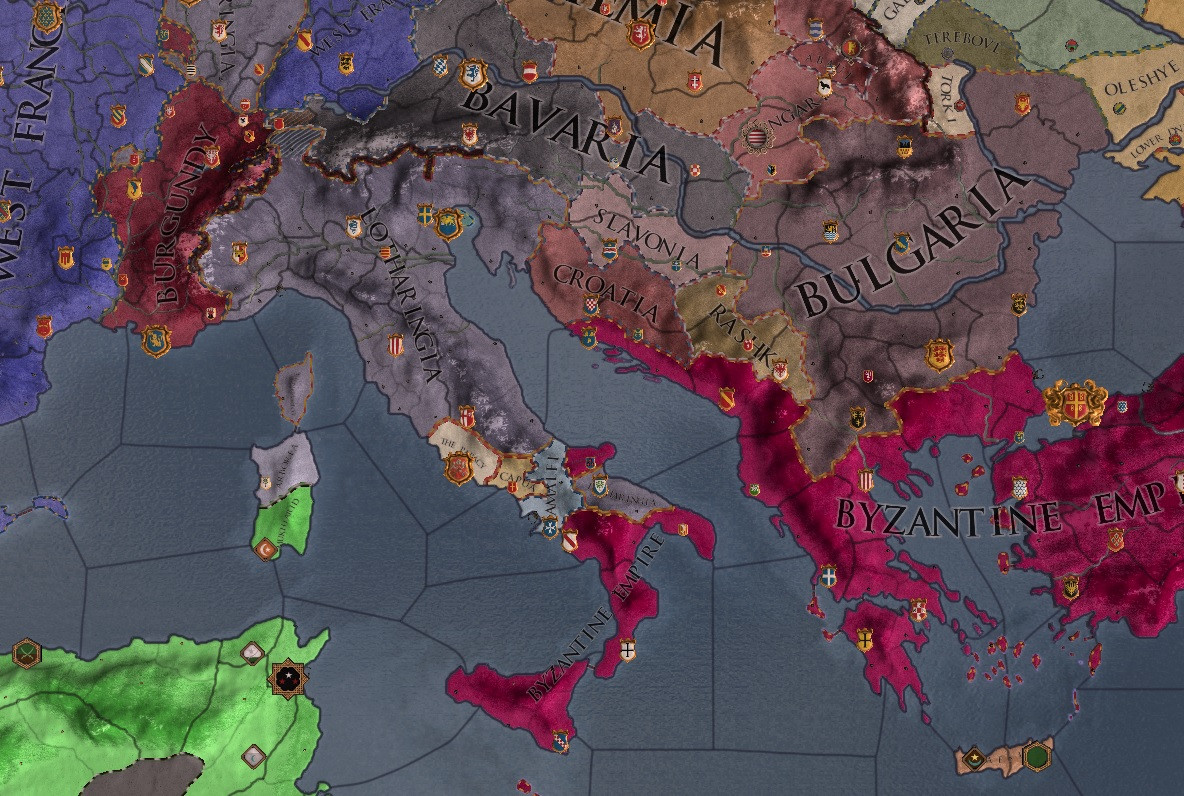Click the black star emblem in North Africa

287,680
